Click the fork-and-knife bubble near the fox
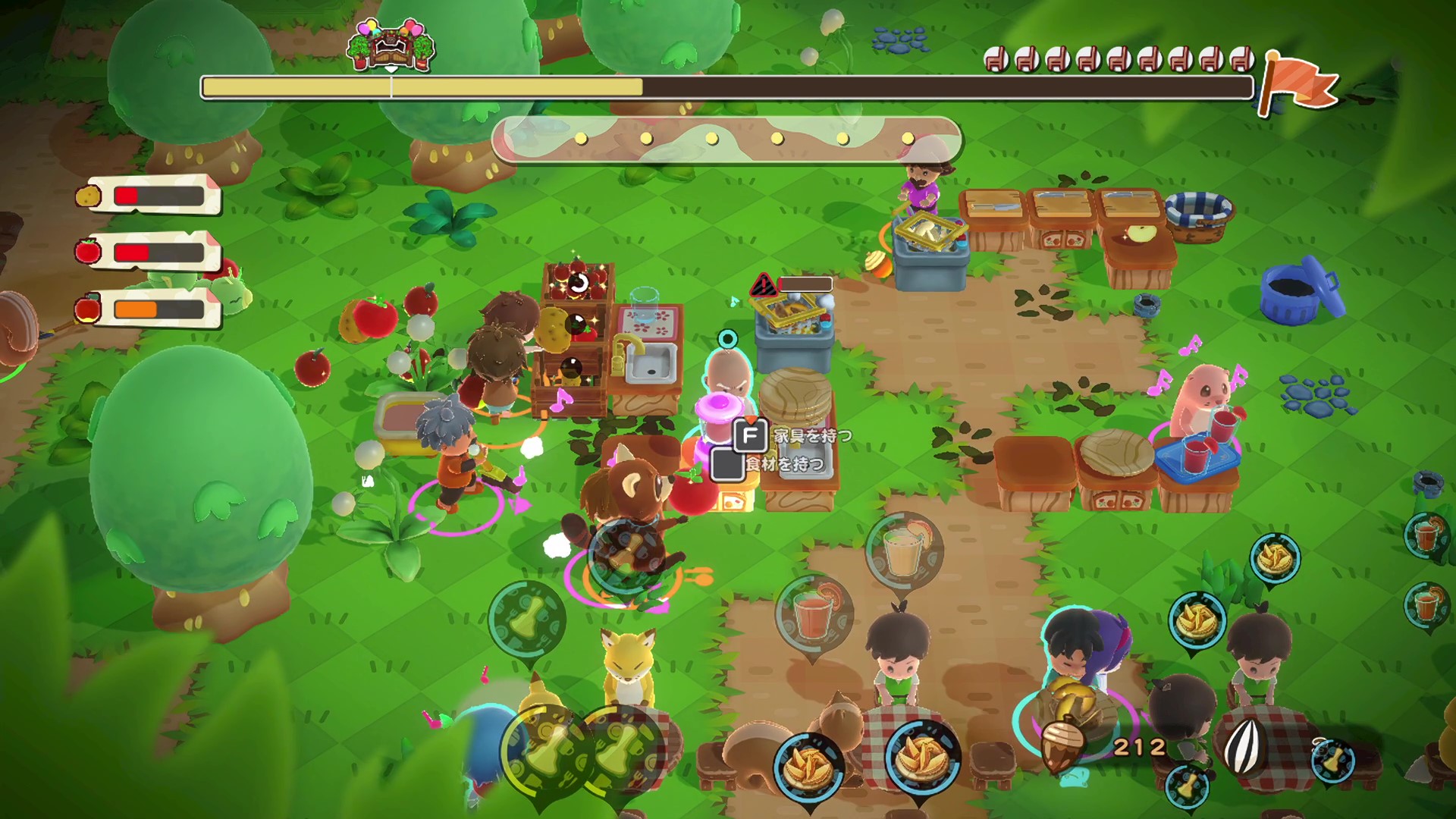1456x819 pixels. click(529, 618)
